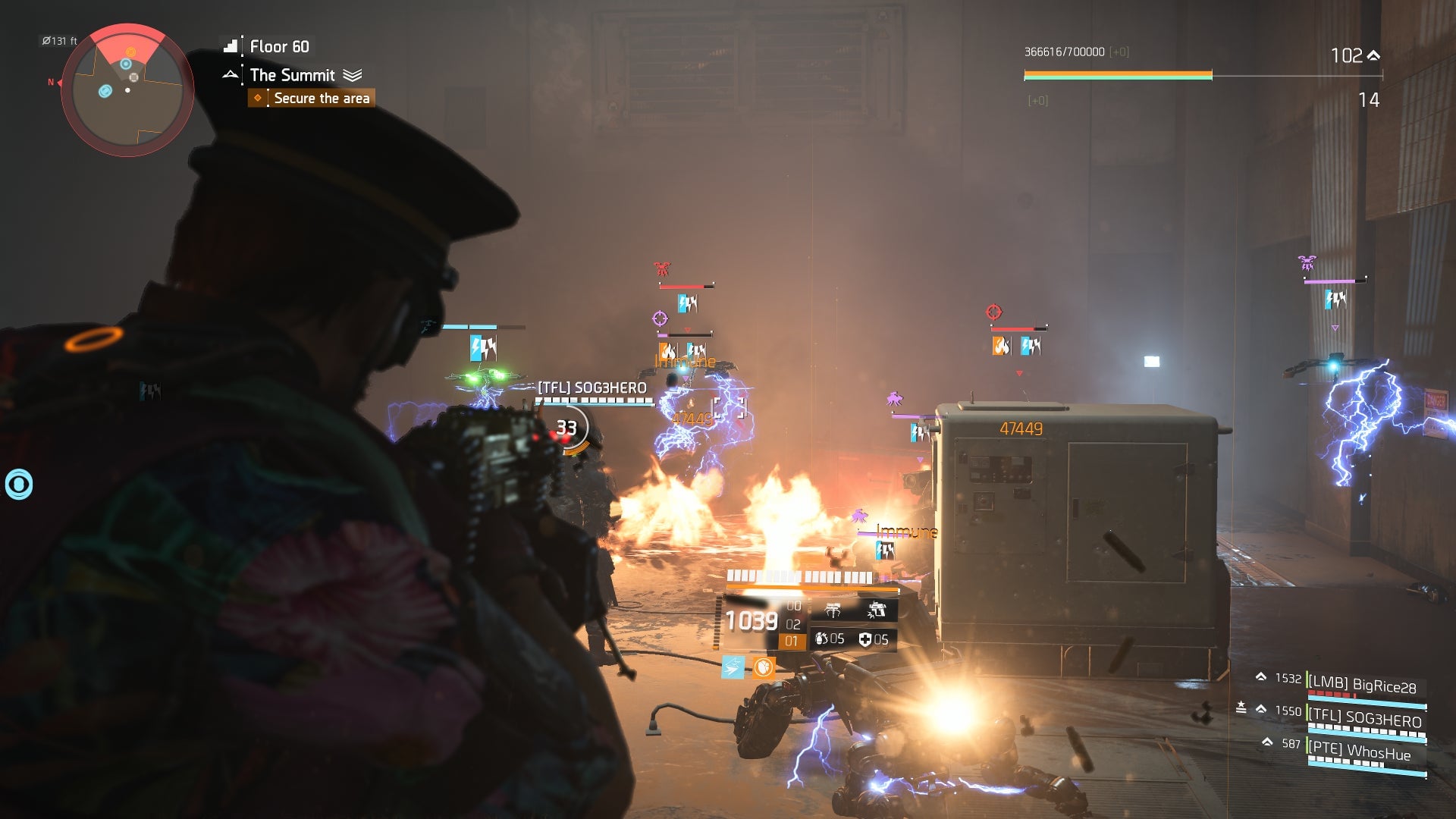Select the blue Firefly skill icon
Viewport: 1456px width, 819px height.
coord(733,668)
